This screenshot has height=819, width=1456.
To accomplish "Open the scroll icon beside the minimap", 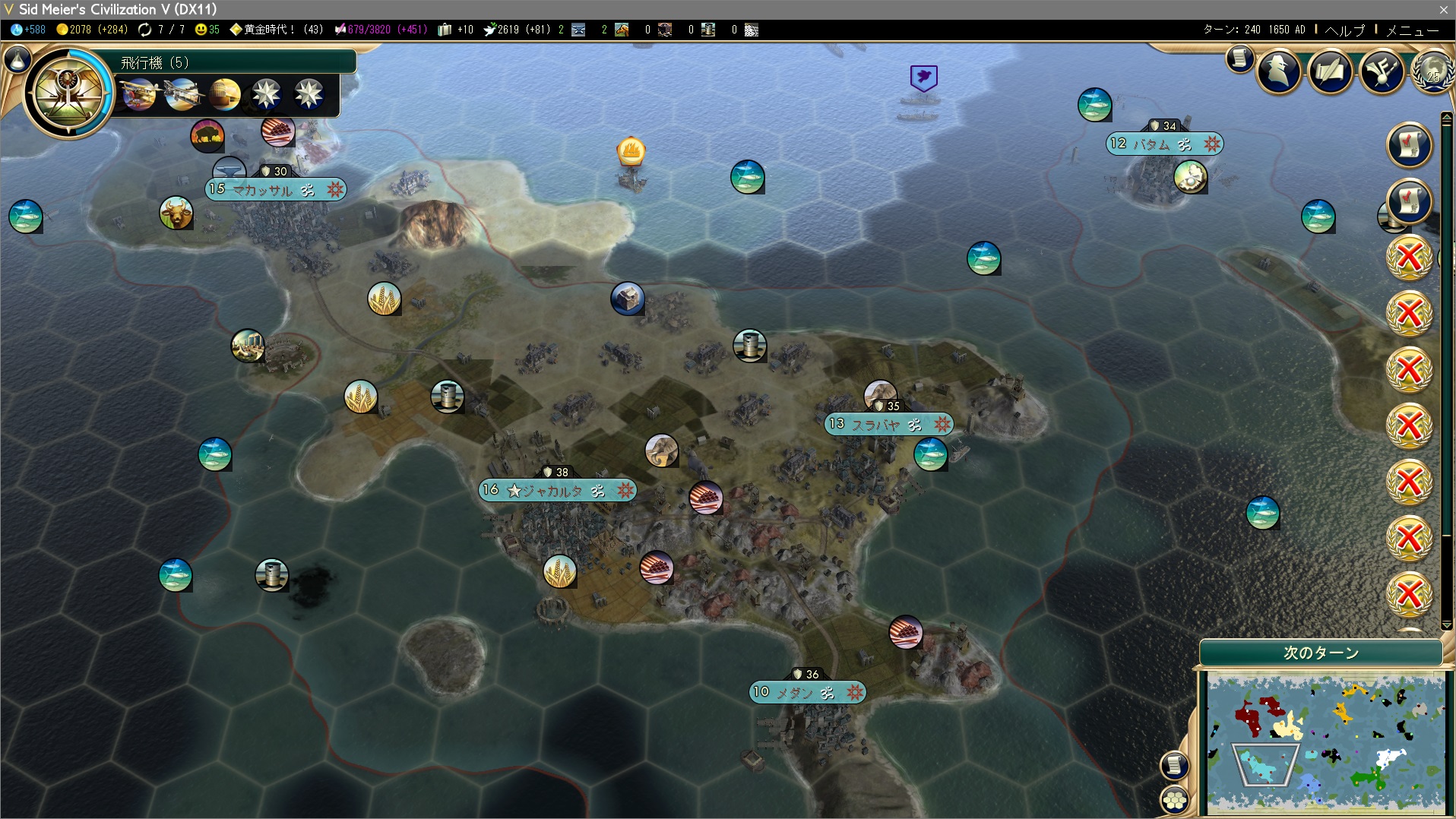I will [1175, 764].
